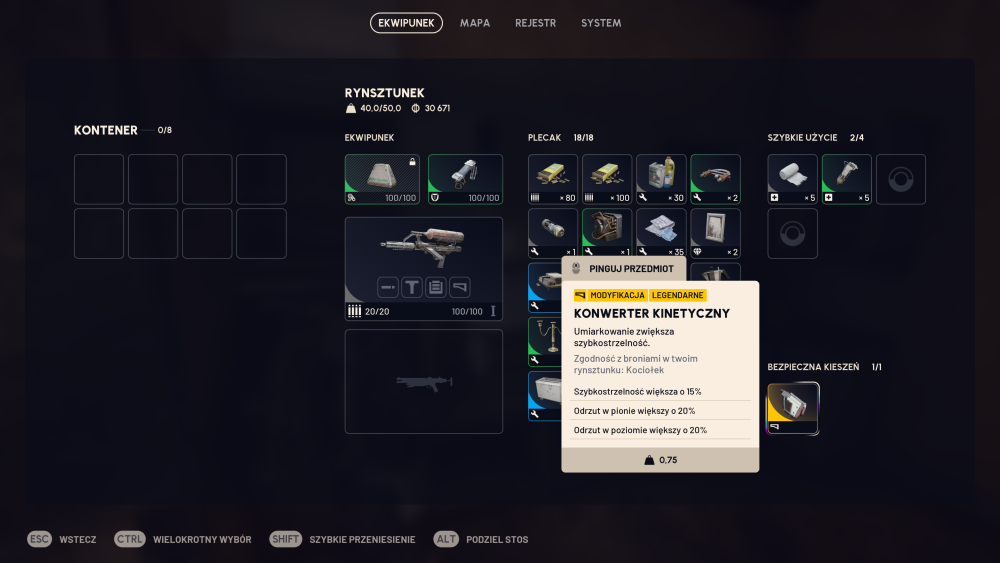
Task: Select the Konwerter Kinetyczny in safe pocket
Action: tap(793, 409)
